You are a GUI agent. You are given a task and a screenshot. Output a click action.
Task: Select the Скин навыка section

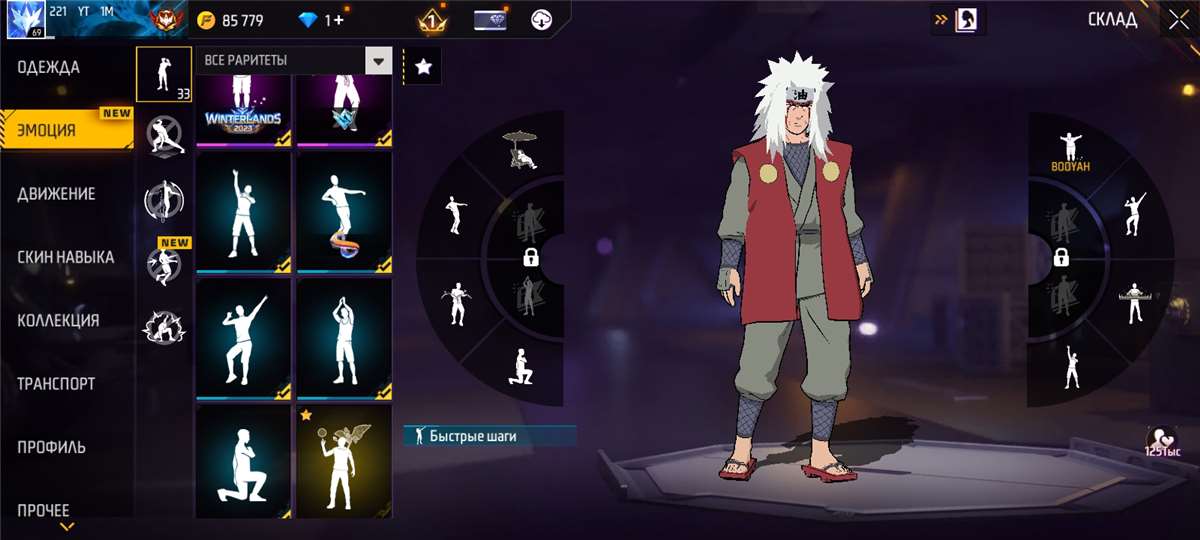(65, 257)
